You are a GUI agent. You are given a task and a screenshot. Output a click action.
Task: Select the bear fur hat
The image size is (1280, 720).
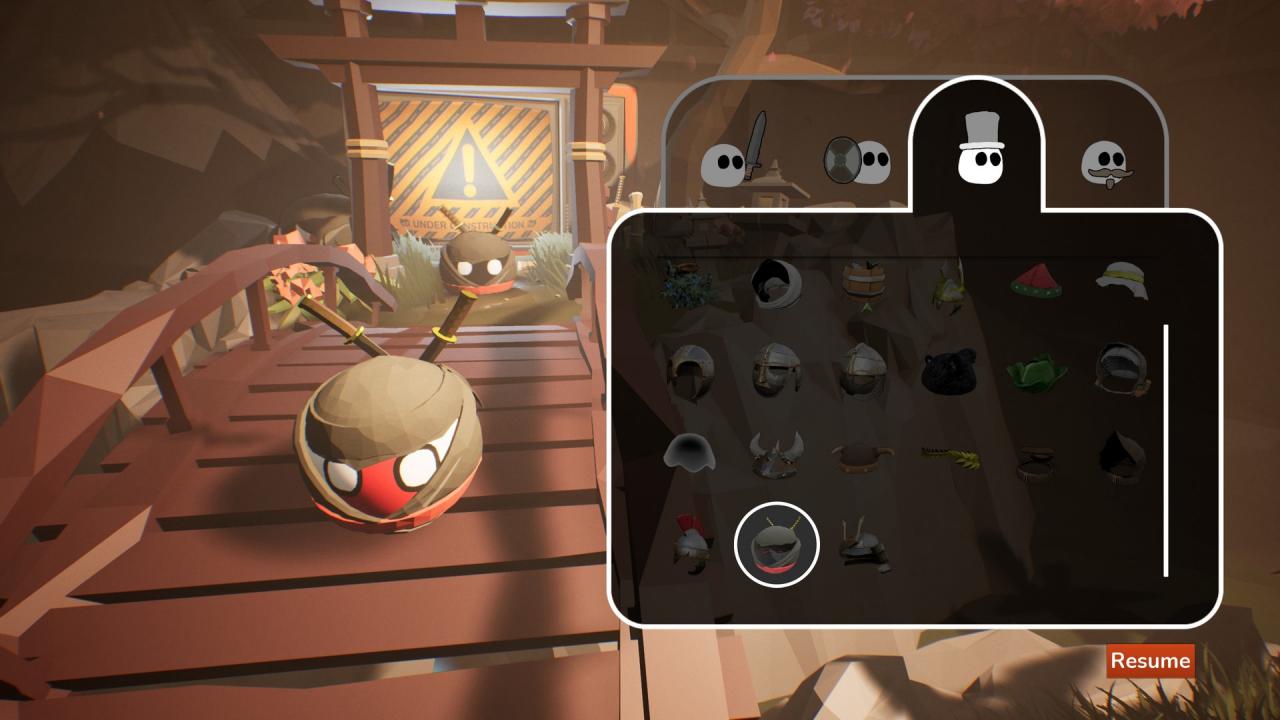tap(948, 368)
